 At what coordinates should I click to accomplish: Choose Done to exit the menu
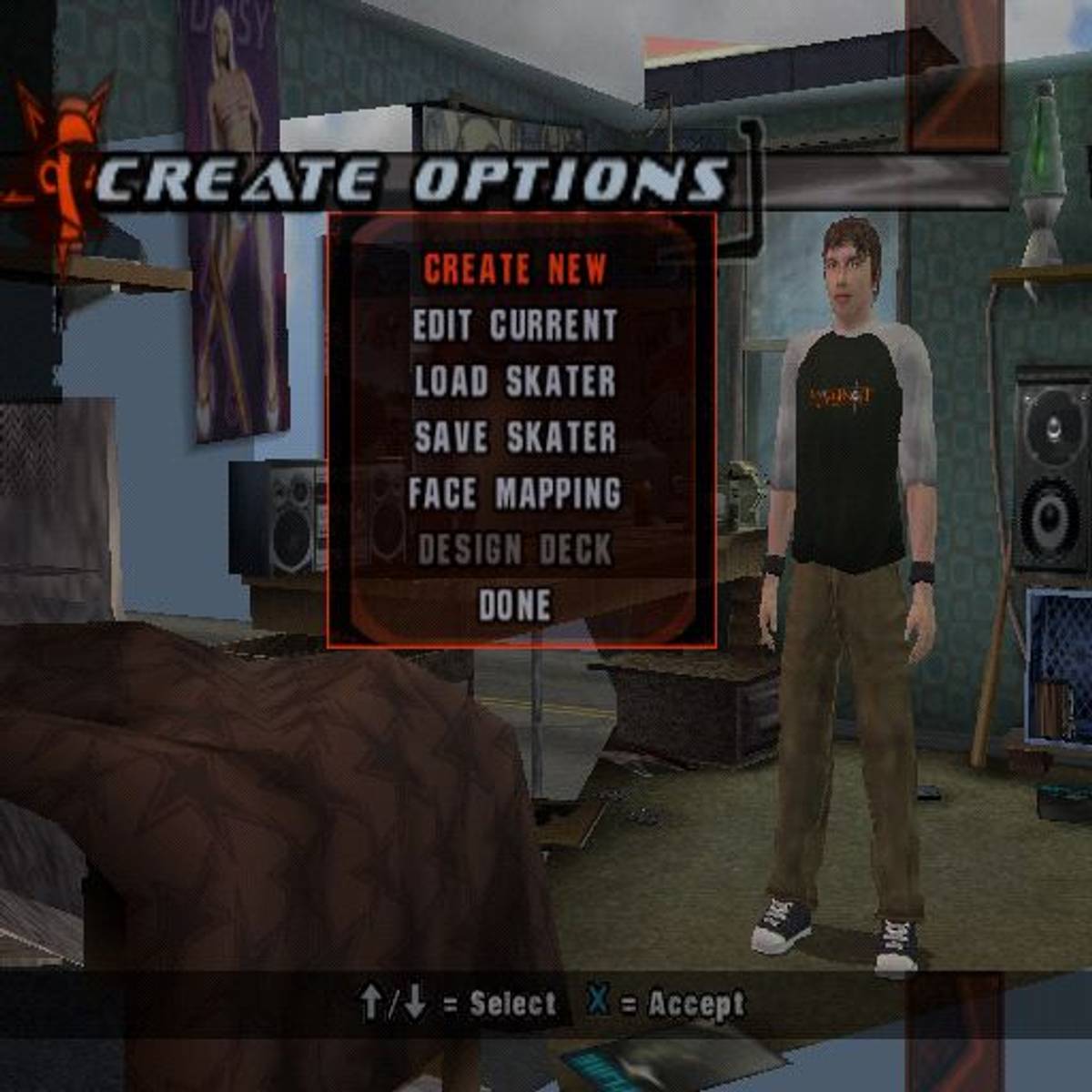click(x=515, y=606)
